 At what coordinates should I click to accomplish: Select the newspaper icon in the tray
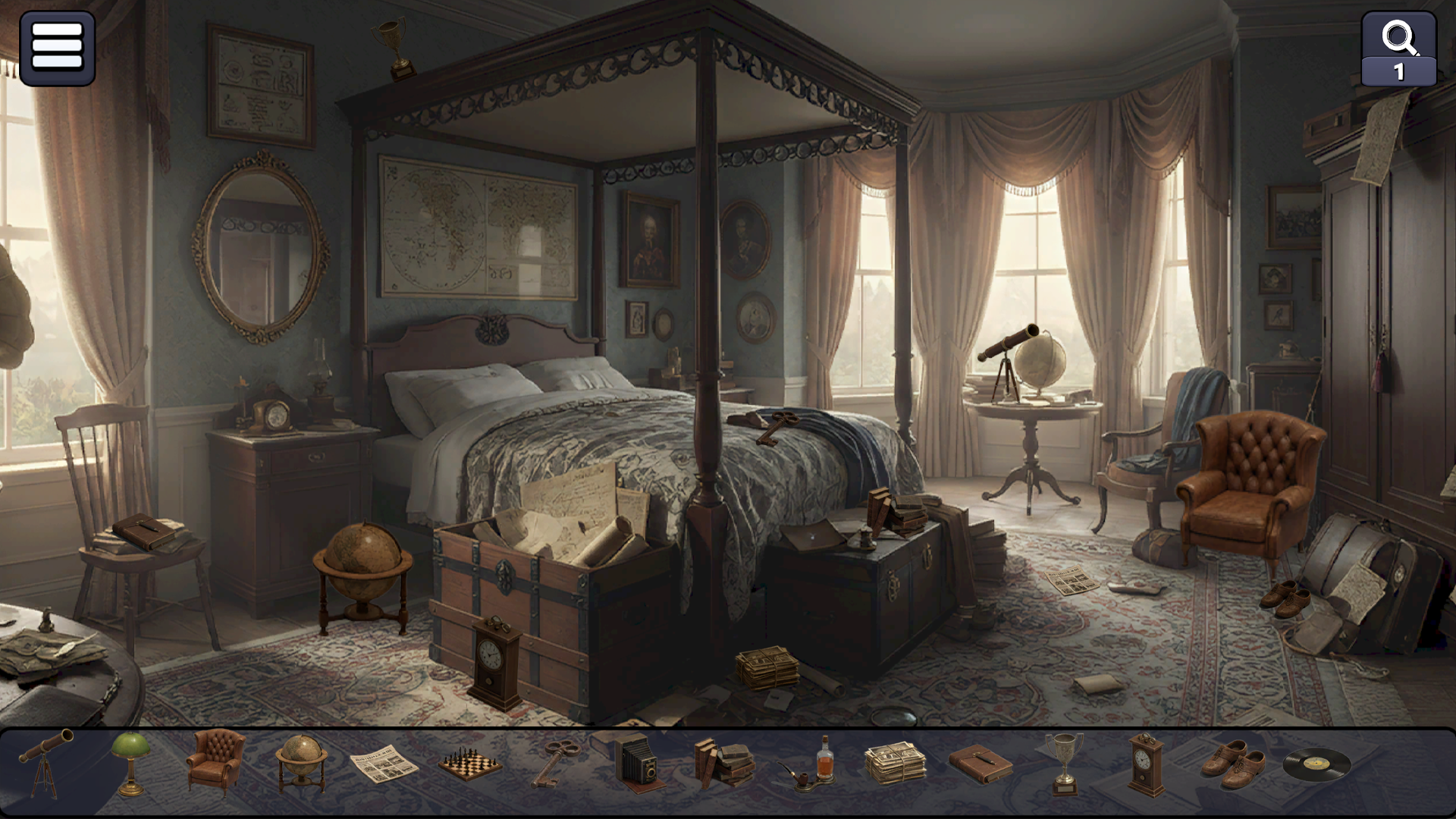tap(385, 766)
